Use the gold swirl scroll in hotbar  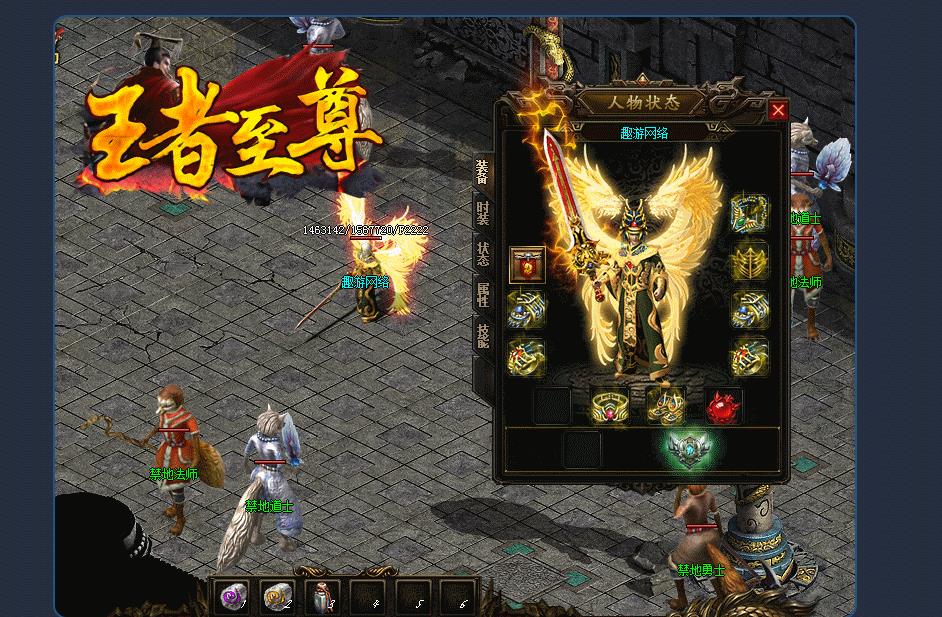point(277,596)
